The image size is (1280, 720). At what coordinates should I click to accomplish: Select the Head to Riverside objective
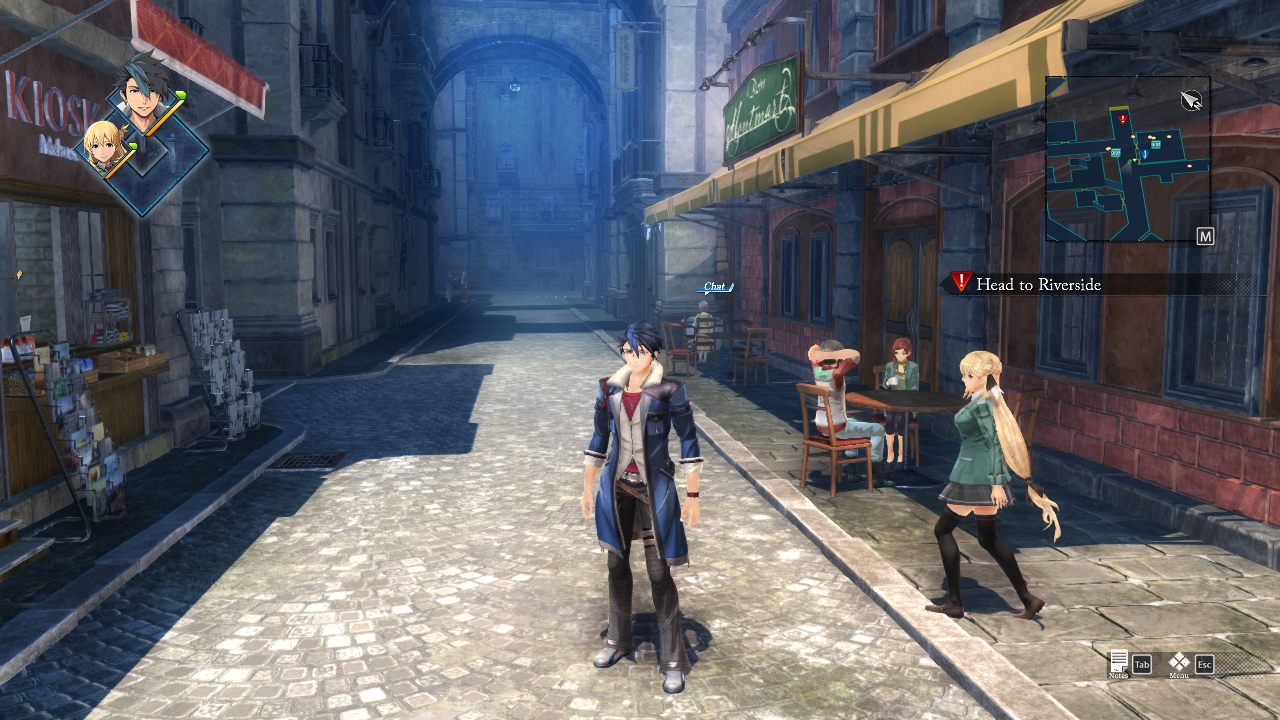[x=1038, y=285]
